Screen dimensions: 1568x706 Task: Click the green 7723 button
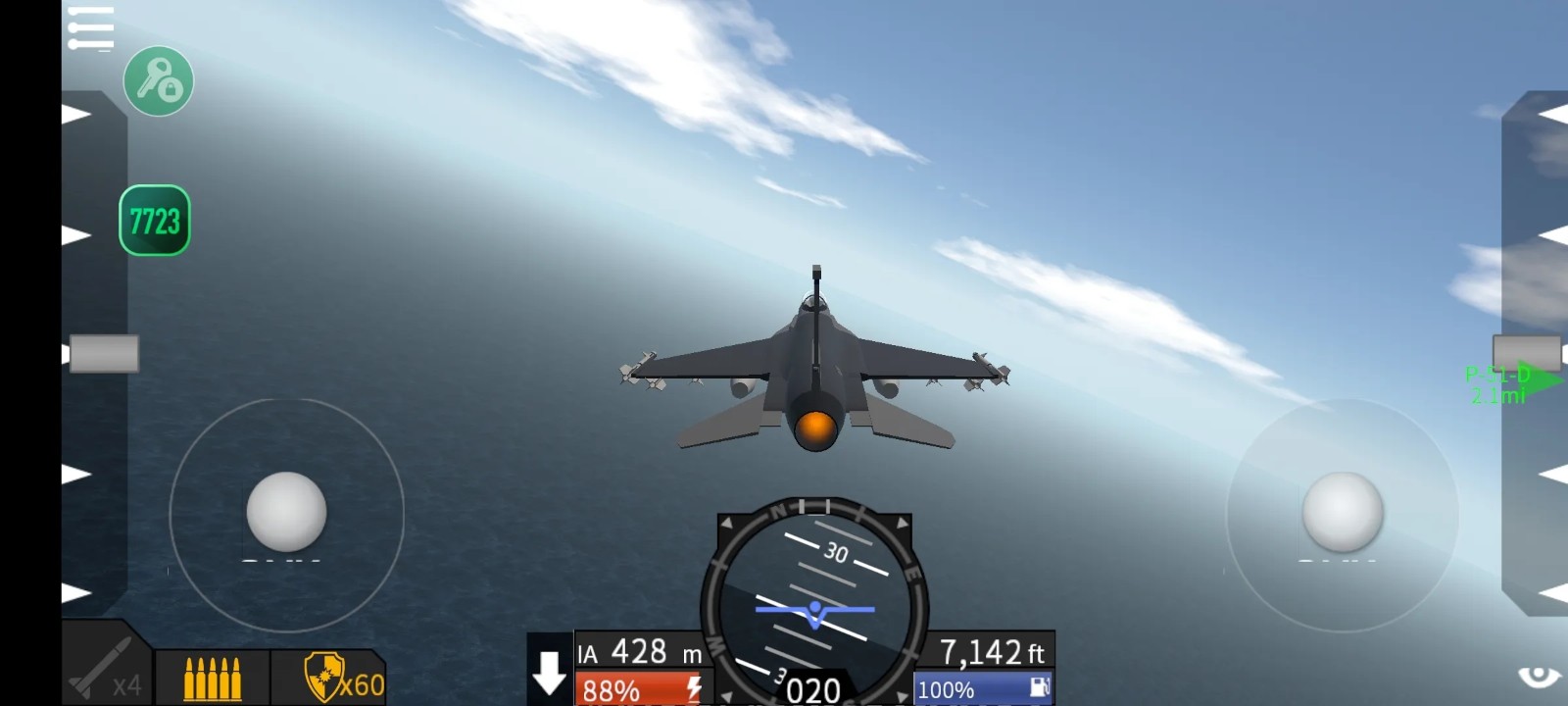coord(155,221)
